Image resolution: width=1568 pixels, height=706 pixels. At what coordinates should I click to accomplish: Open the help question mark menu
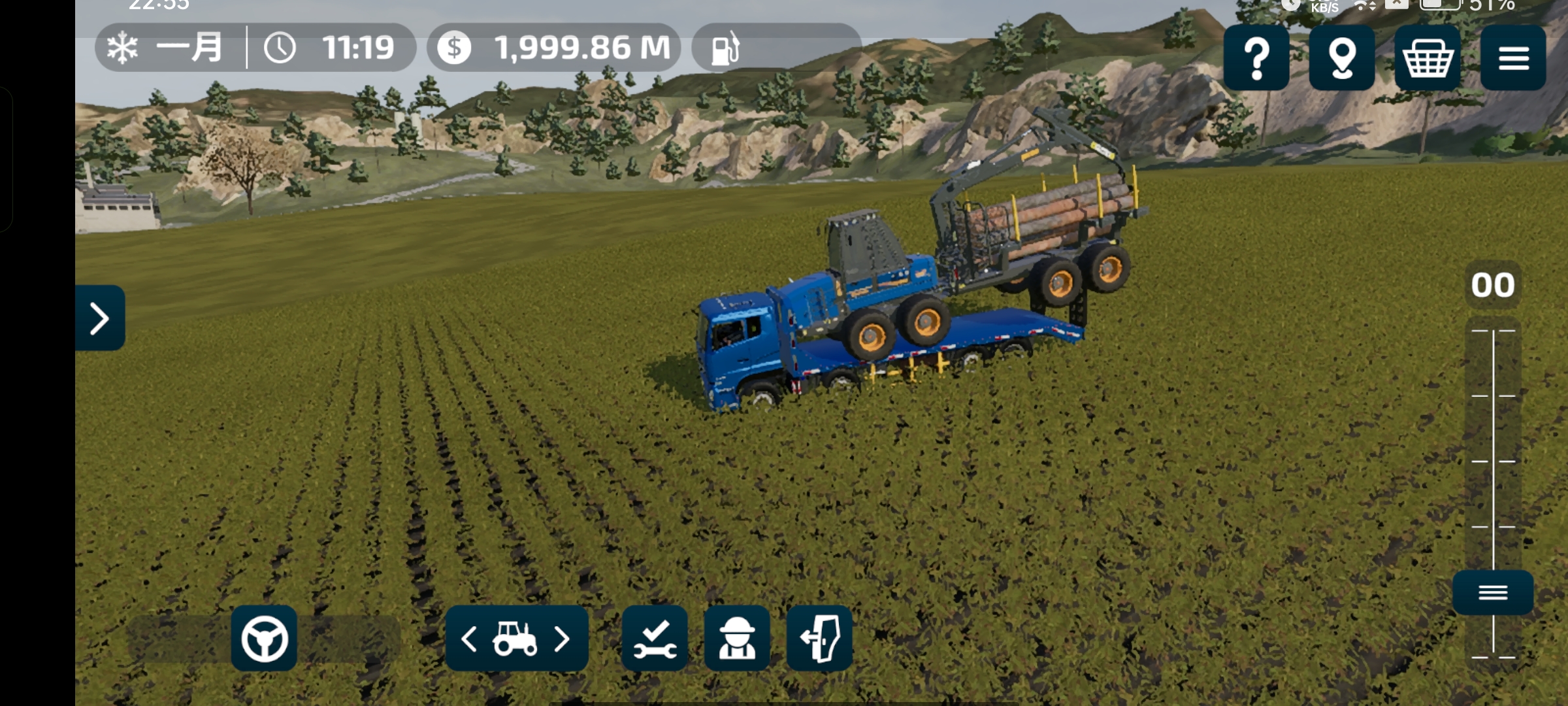tap(1256, 58)
